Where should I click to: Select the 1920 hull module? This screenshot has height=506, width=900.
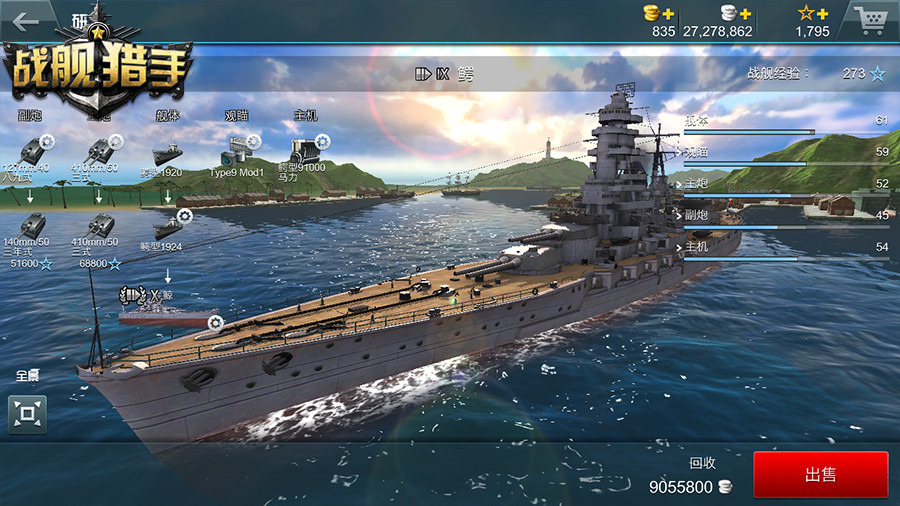pyautogui.click(x=167, y=154)
